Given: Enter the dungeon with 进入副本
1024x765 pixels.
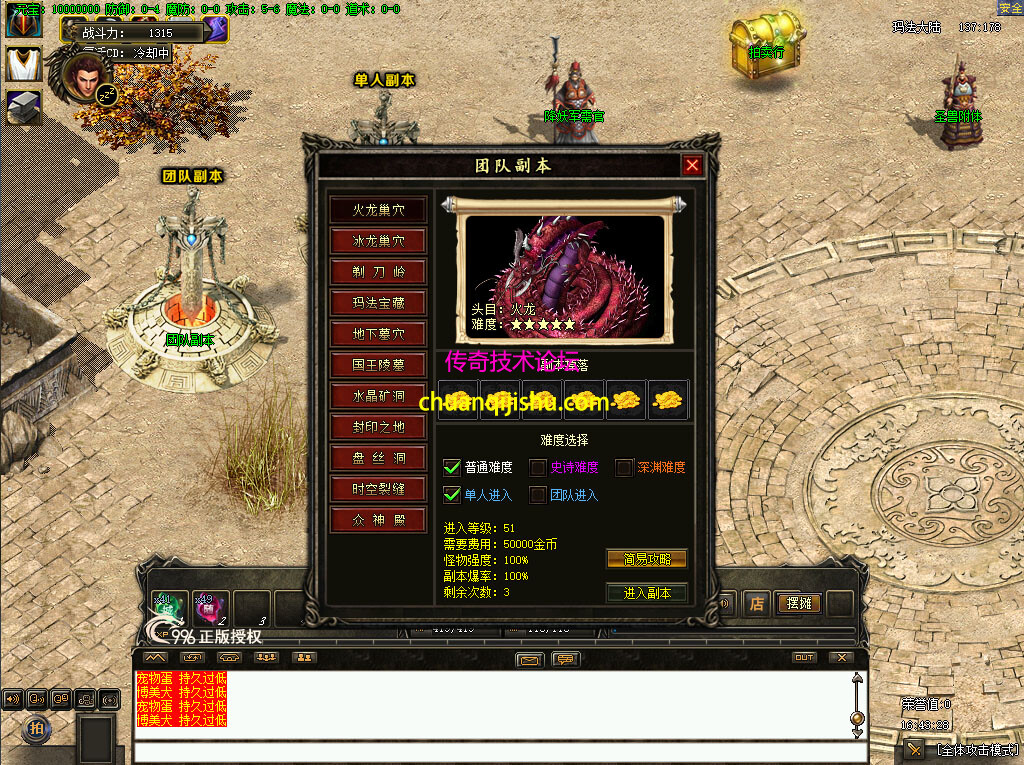Looking at the screenshot, I should (x=646, y=593).
